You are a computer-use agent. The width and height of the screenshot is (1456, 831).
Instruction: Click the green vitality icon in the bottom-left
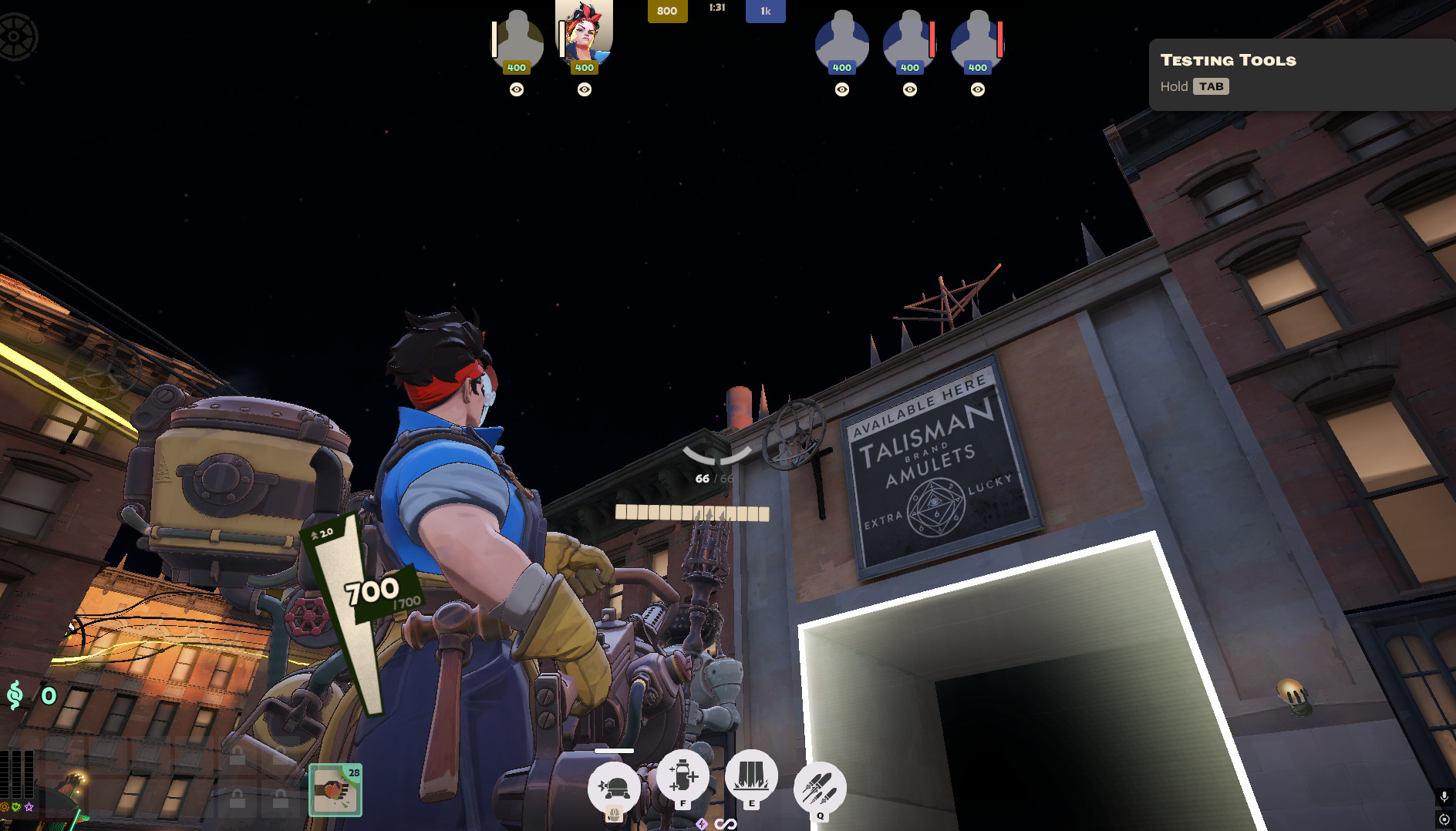[x=15, y=806]
